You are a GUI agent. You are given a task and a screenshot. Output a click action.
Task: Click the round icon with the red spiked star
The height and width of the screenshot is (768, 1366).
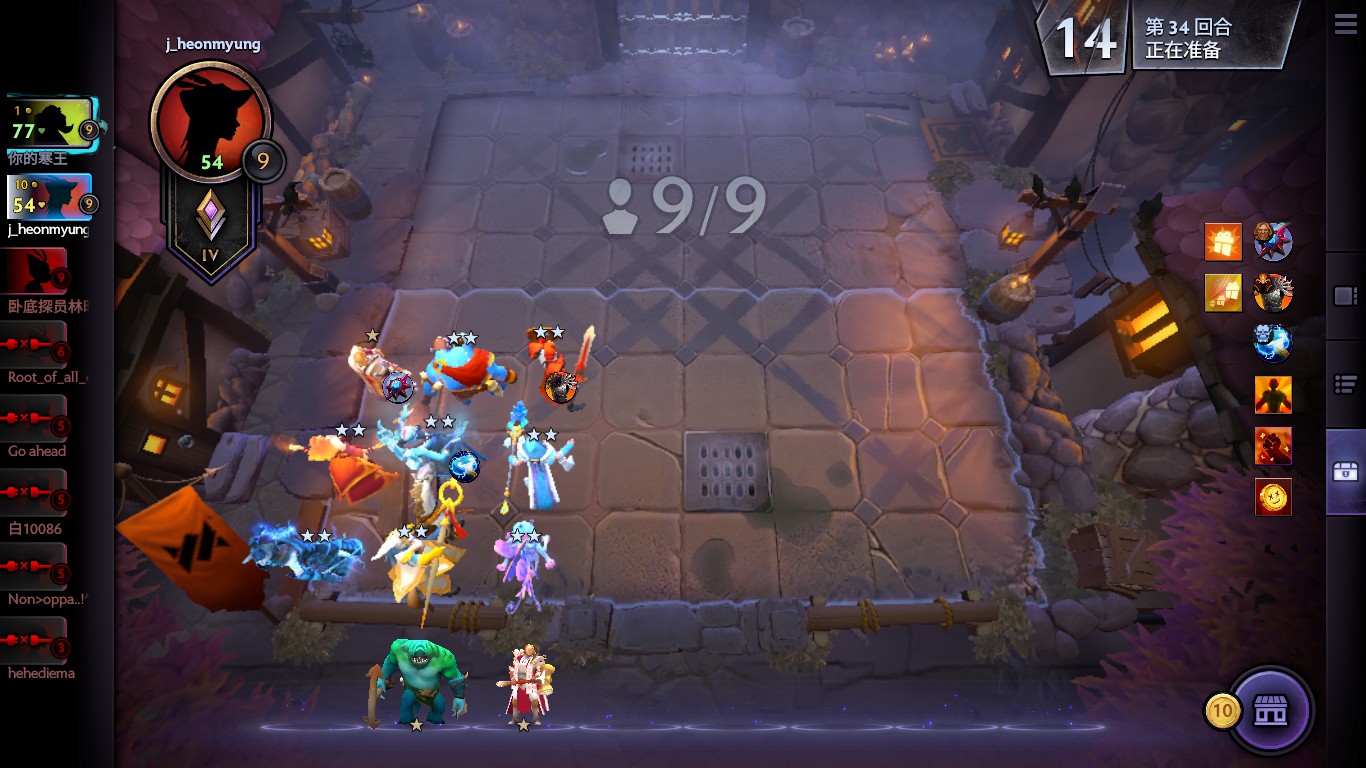(x=1273, y=242)
